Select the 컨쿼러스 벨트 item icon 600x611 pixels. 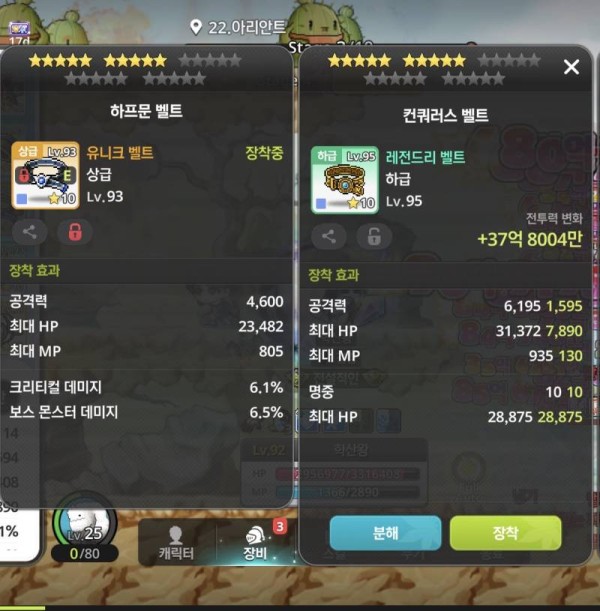(344, 180)
